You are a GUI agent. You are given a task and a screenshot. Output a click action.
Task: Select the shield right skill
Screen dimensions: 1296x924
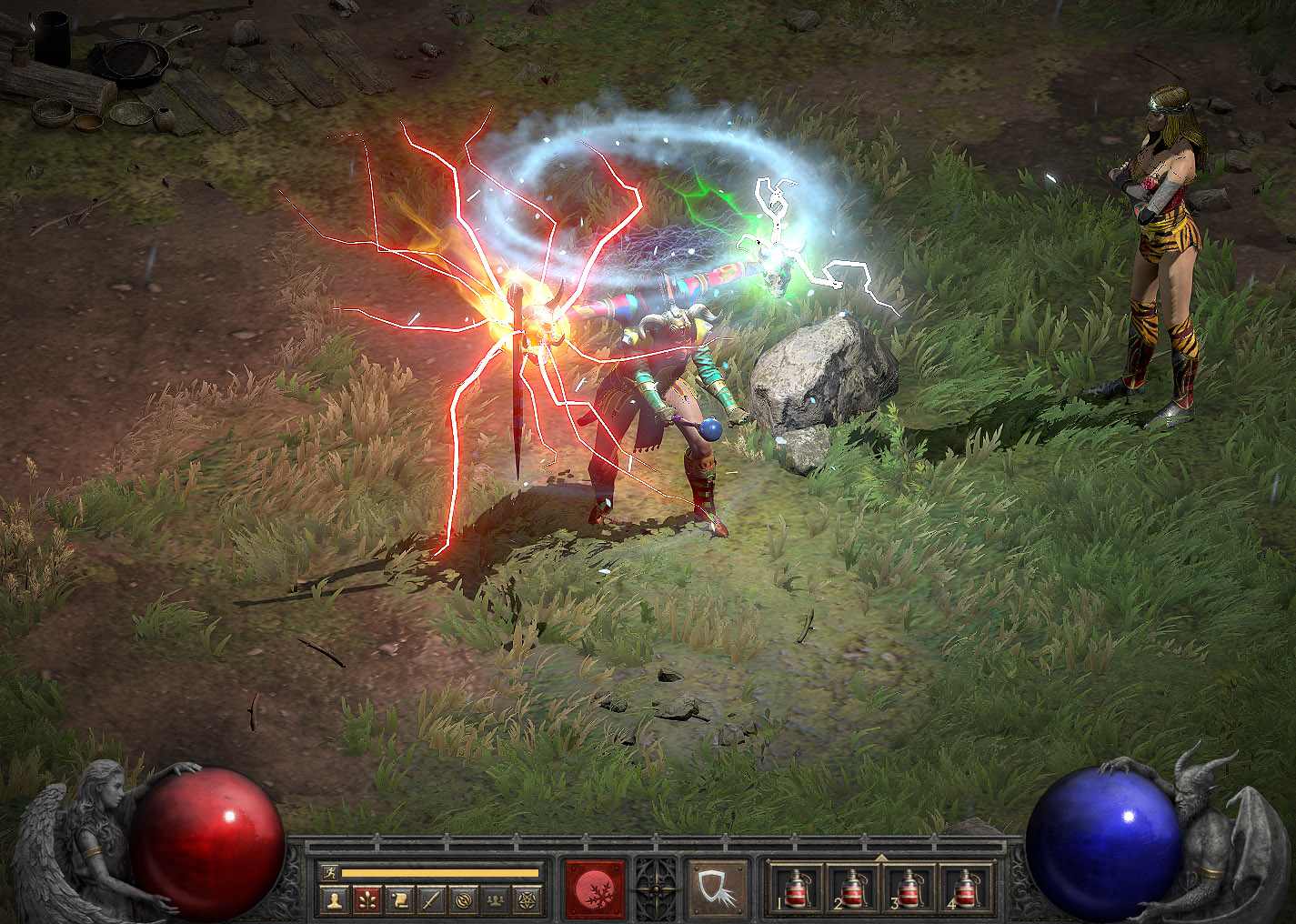717,887
